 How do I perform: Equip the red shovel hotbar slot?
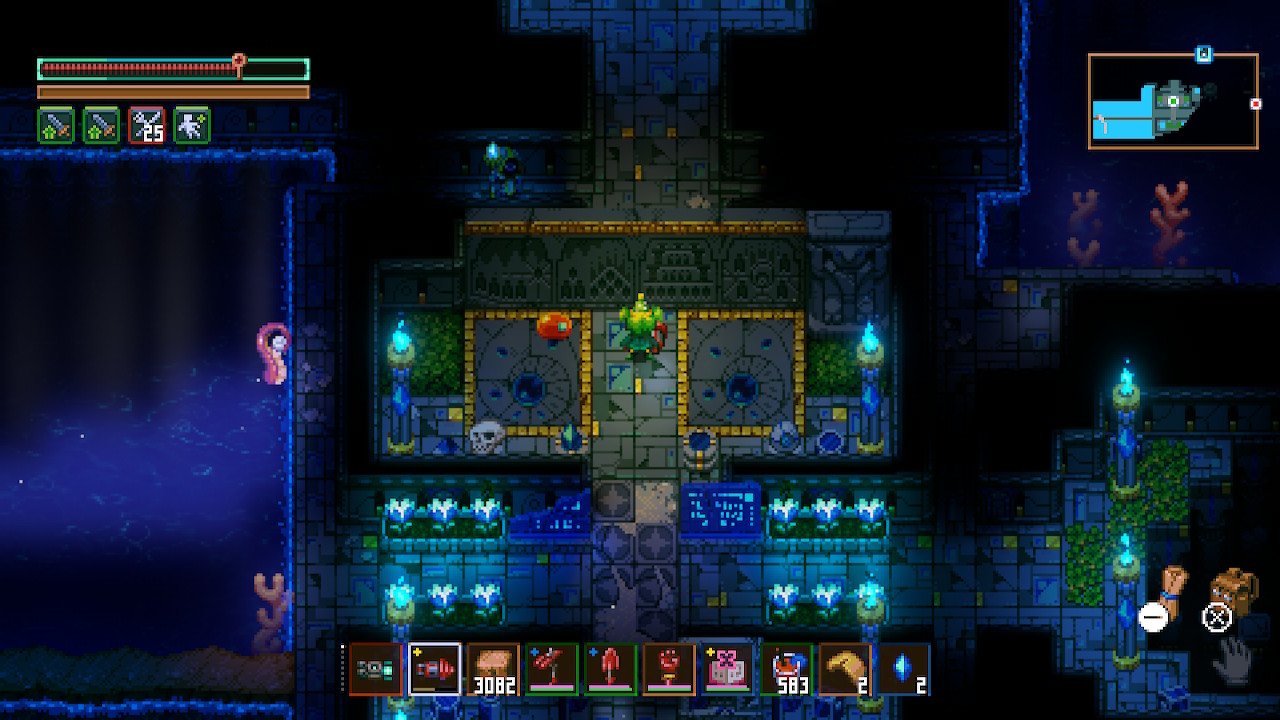tap(610, 669)
